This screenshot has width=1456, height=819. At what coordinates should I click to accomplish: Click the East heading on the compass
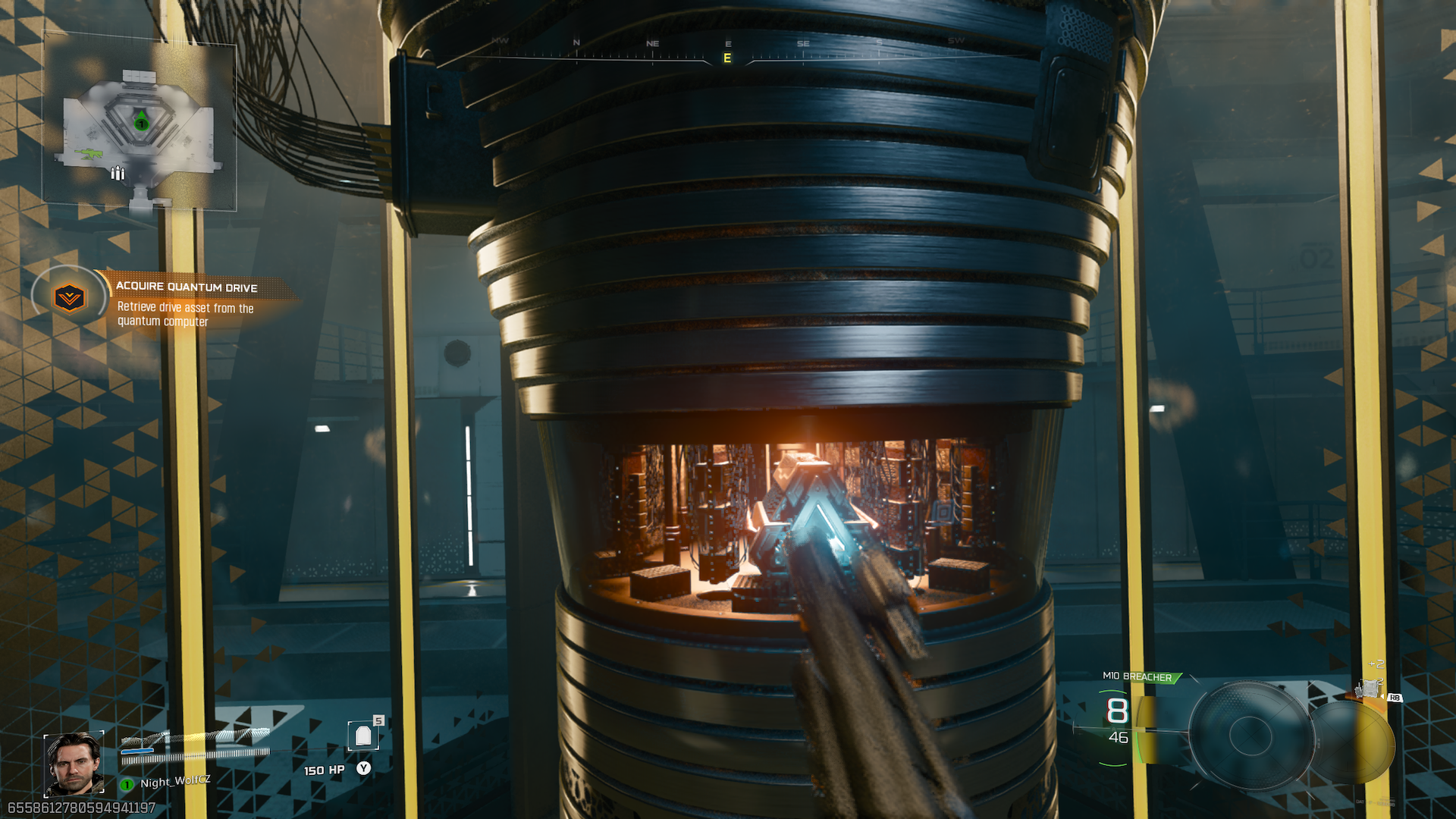727,58
